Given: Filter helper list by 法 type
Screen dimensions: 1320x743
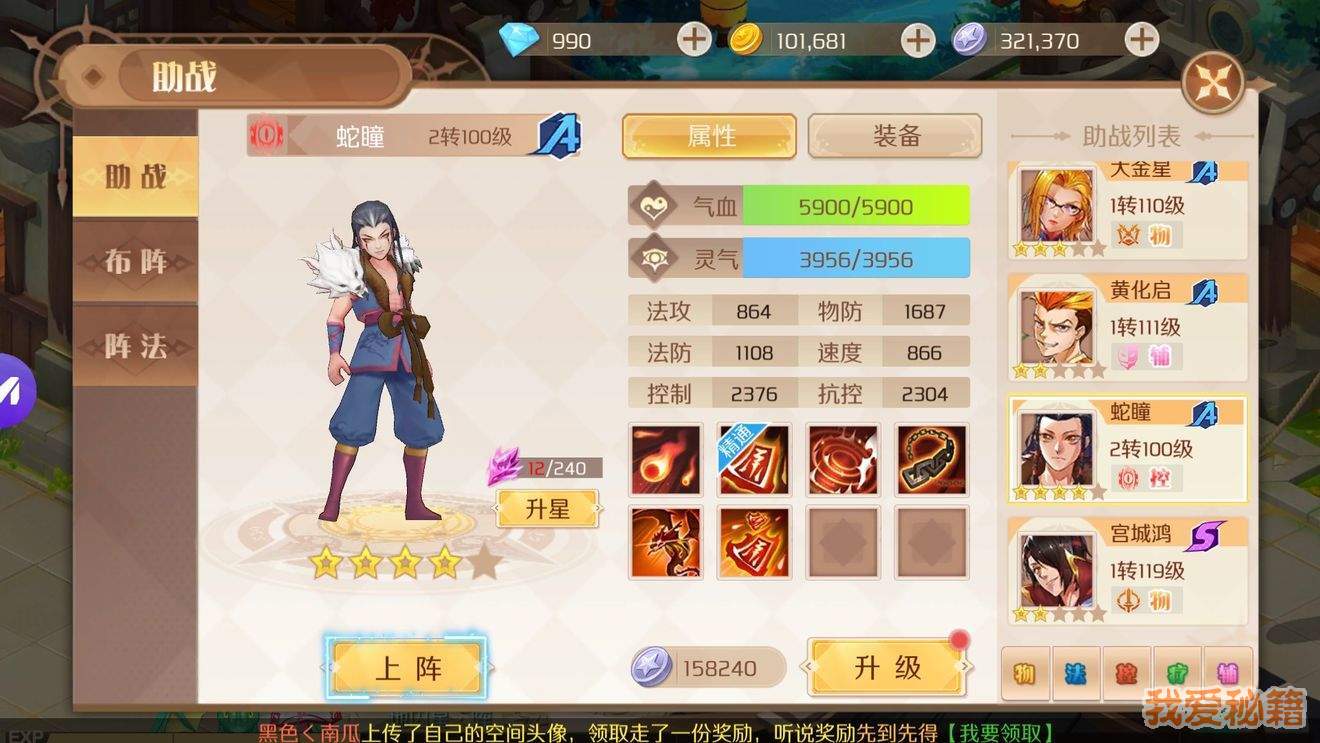Looking at the screenshot, I should click(x=1076, y=673).
